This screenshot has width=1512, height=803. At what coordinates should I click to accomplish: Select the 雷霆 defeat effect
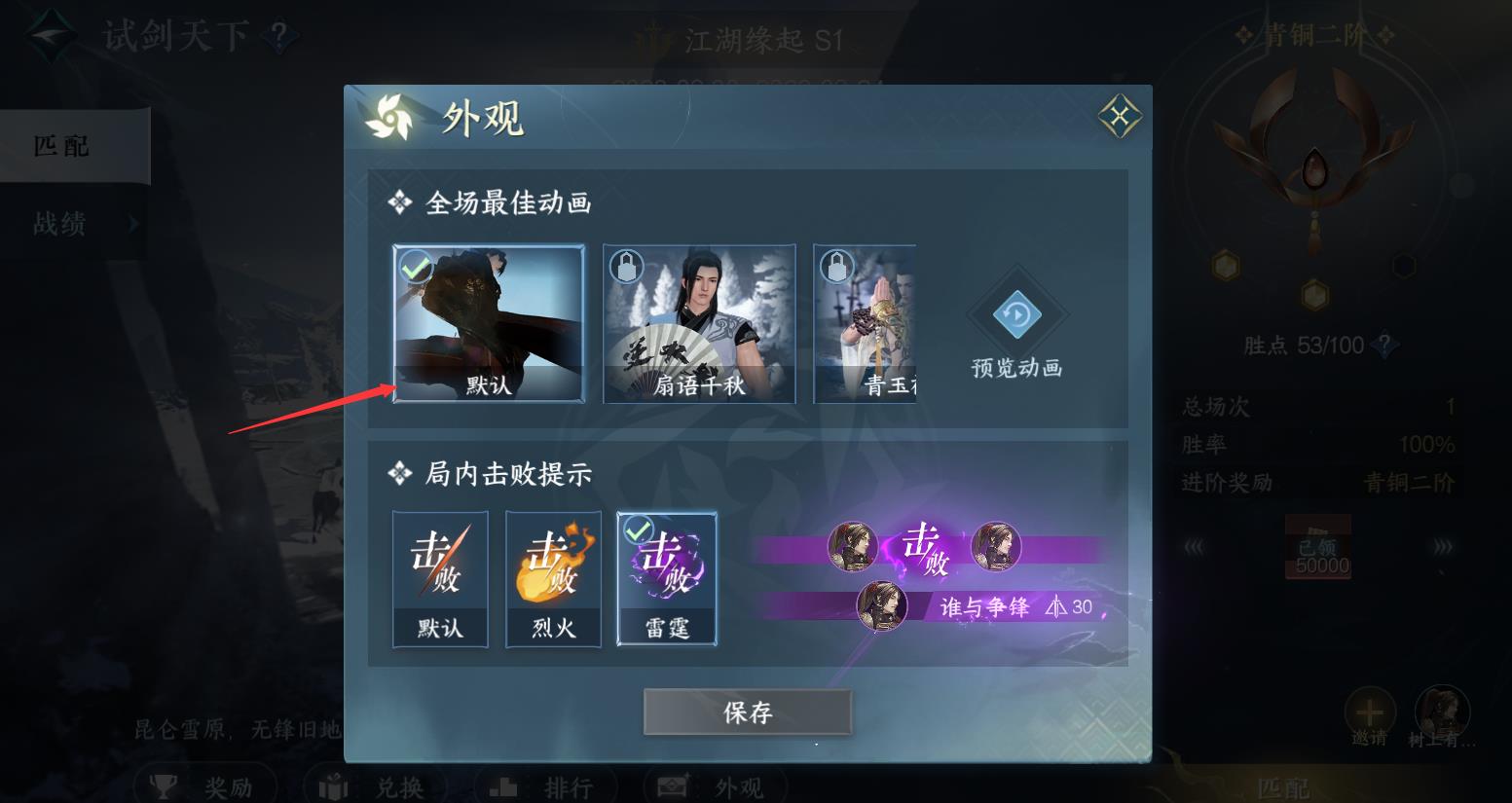665,577
